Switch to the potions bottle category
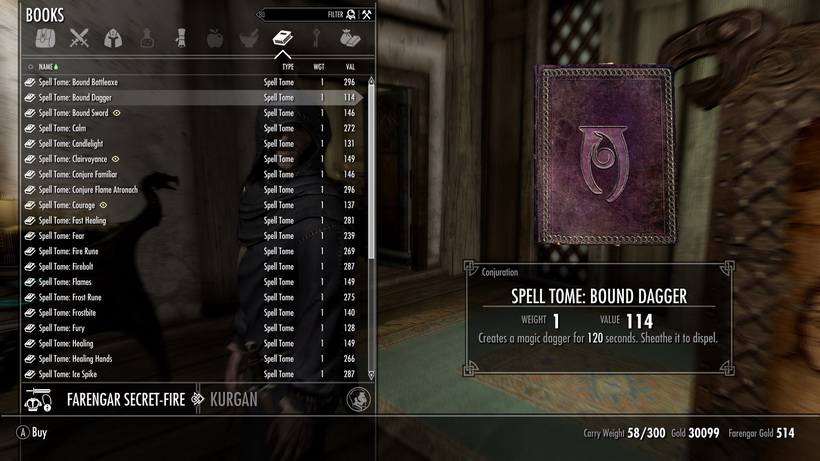Viewport: 820px width, 461px height. (x=147, y=39)
